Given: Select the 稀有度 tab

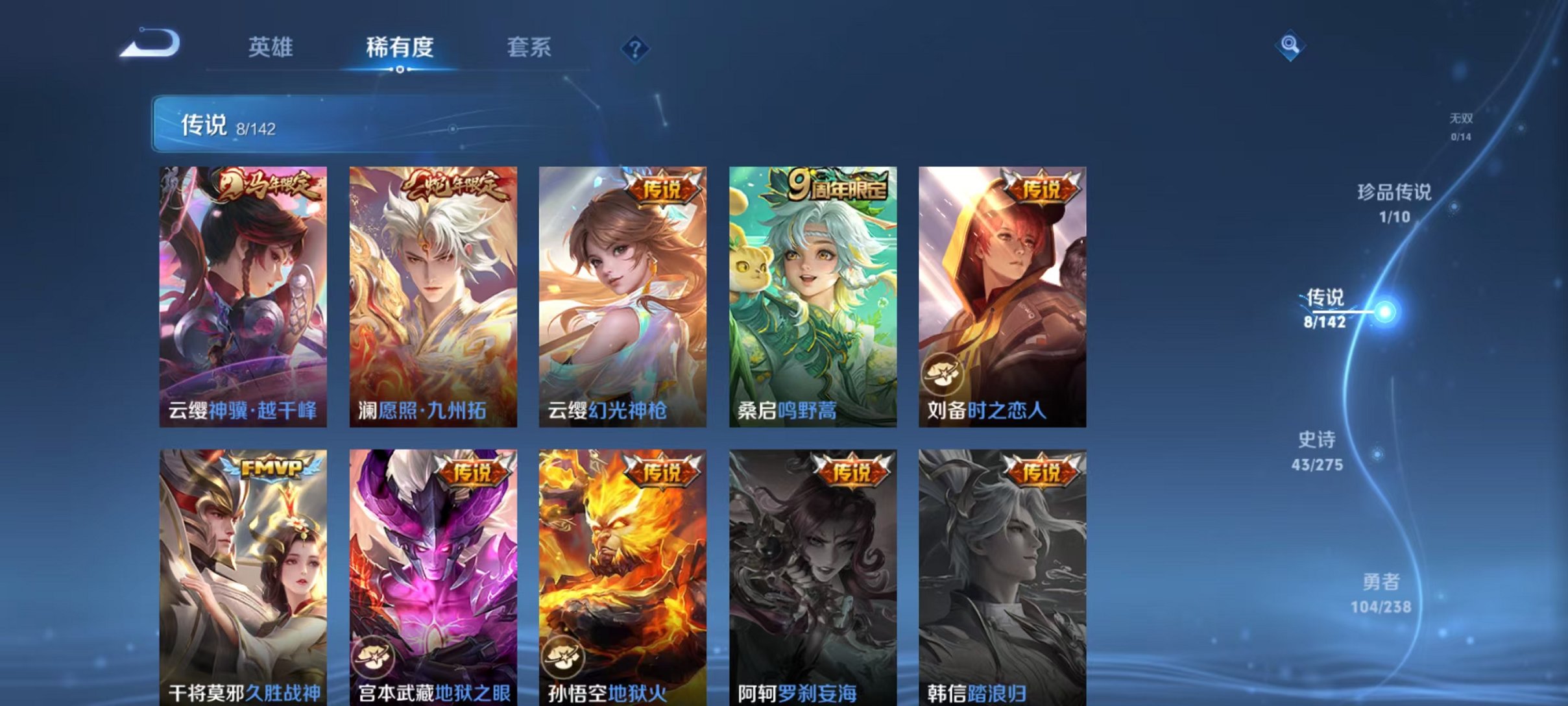Looking at the screenshot, I should click(x=401, y=47).
